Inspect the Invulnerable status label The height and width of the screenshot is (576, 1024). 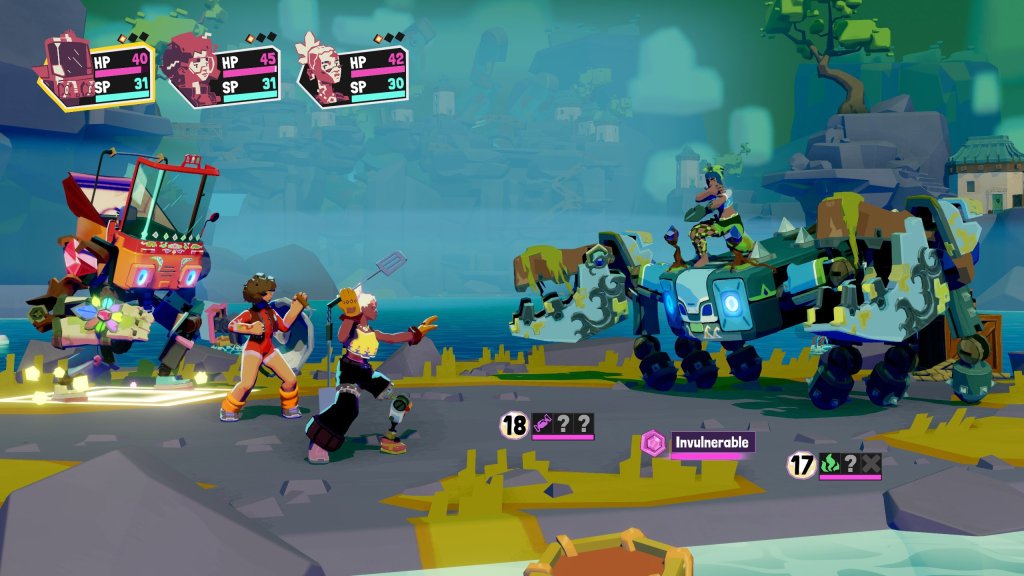pyautogui.click(x=710, y=442)
